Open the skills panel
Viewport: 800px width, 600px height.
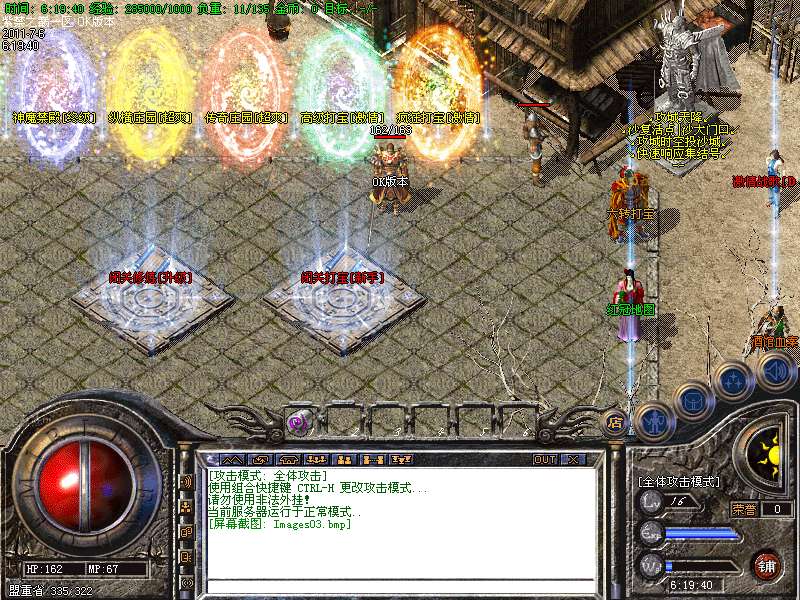pos(733,381)
